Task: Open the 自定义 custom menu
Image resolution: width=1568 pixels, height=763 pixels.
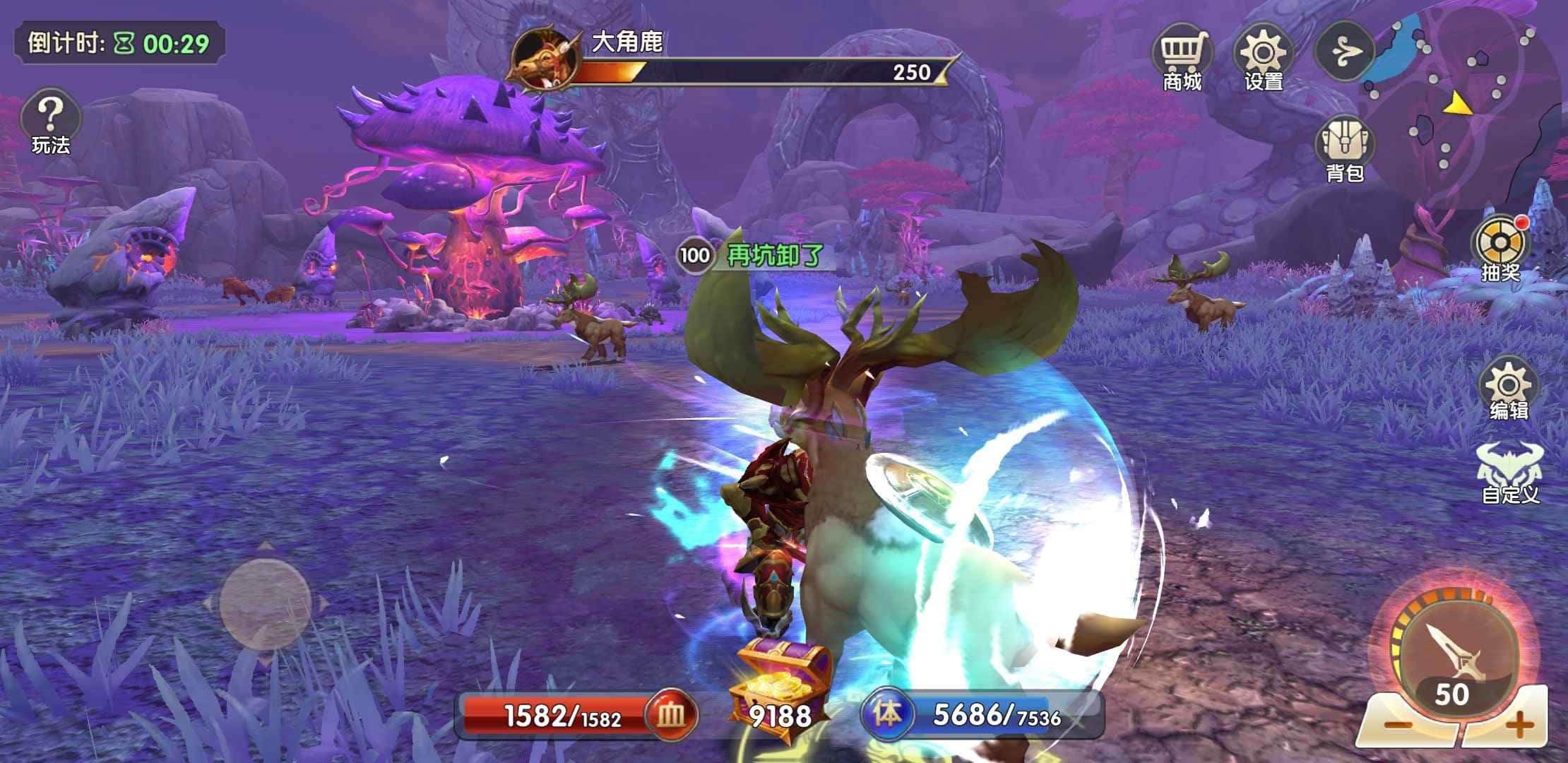Action: (1510, 471)
